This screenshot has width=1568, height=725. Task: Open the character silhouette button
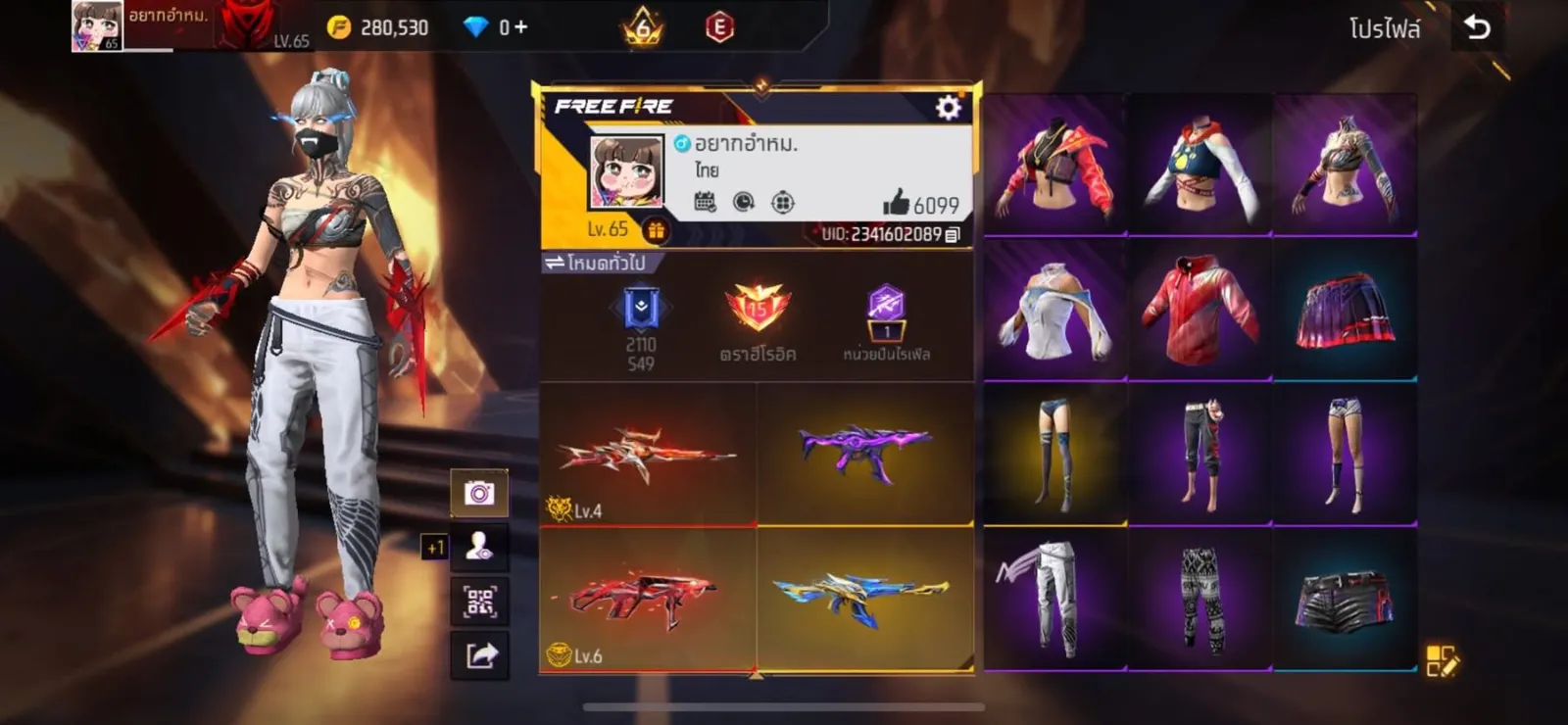pyautogui.click(x=479, y=547)
